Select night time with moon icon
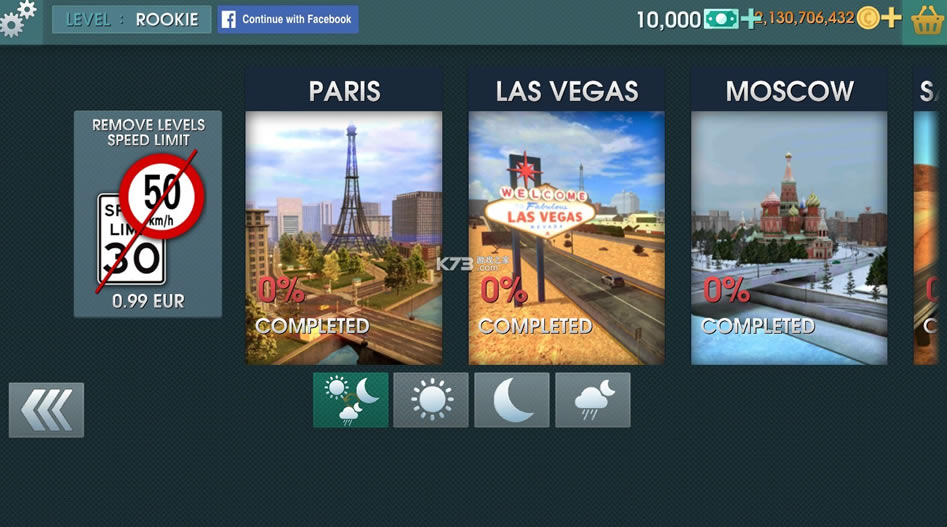This screenshot has height=527, width=947. pos(512,400)
